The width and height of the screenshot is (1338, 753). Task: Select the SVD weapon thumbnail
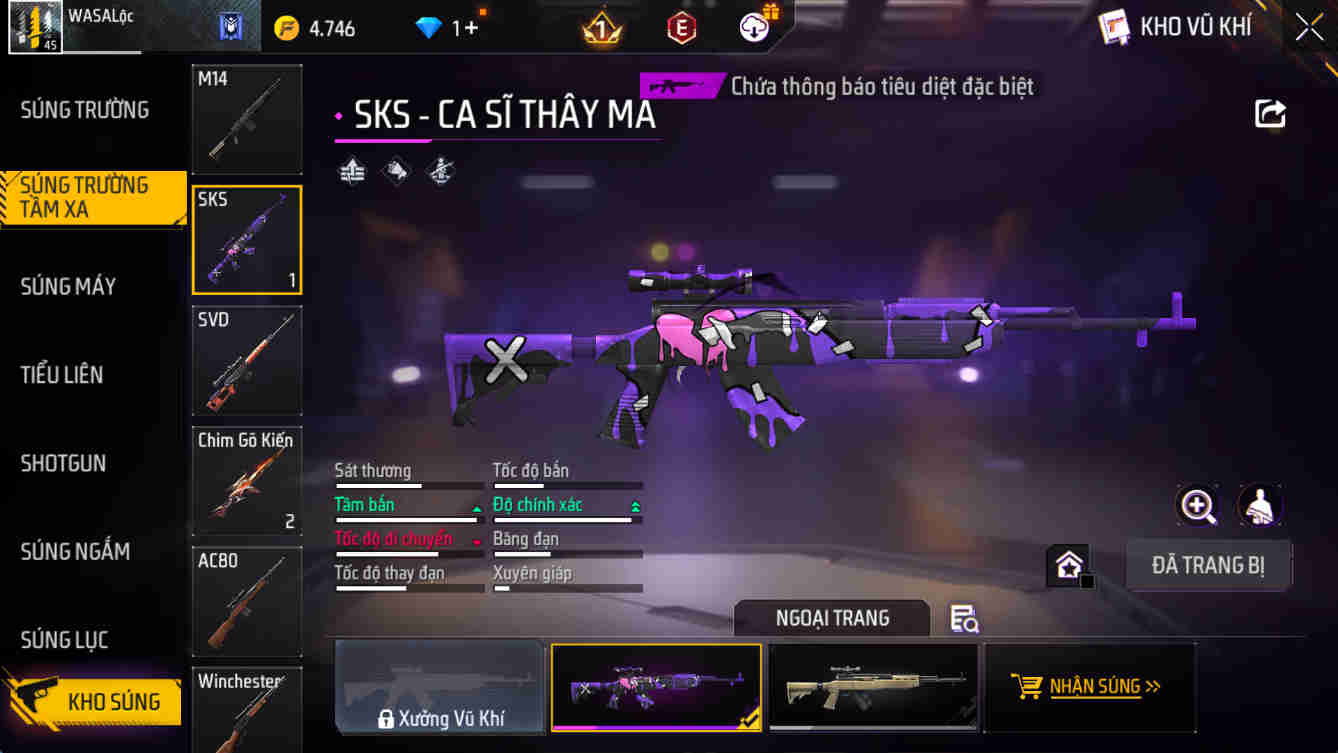pyautogui.click(x=246, y=360)
